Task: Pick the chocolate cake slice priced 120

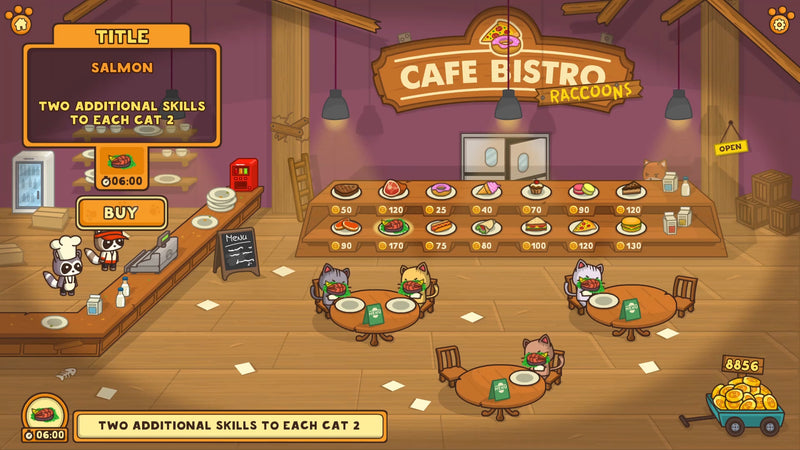Action: [630, 190]
